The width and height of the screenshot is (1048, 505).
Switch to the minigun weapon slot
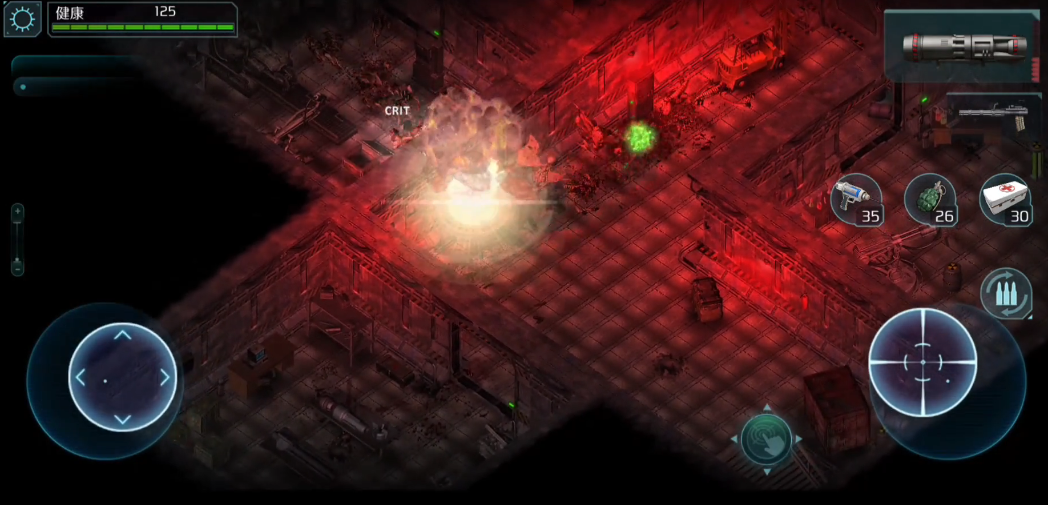point(993,119)
